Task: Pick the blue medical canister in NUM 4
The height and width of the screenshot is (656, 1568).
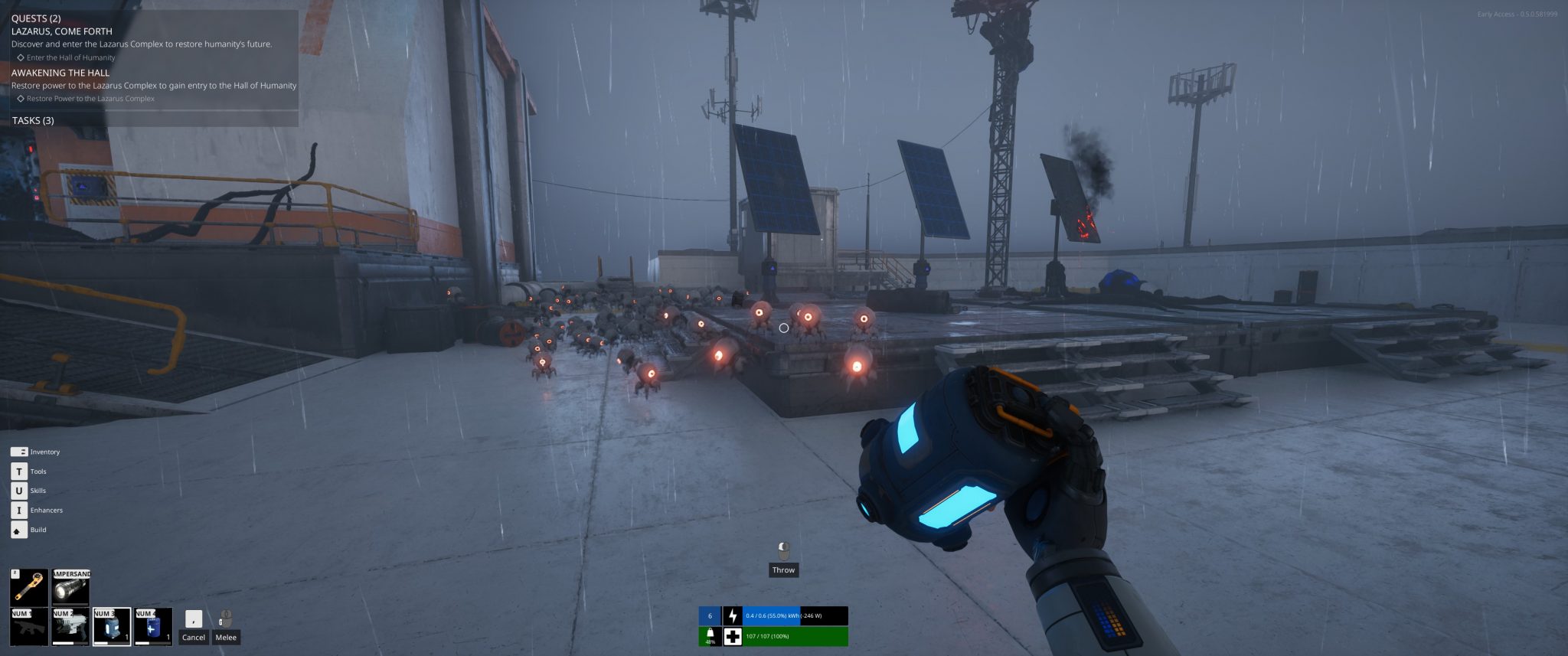Action: (153, 627)
